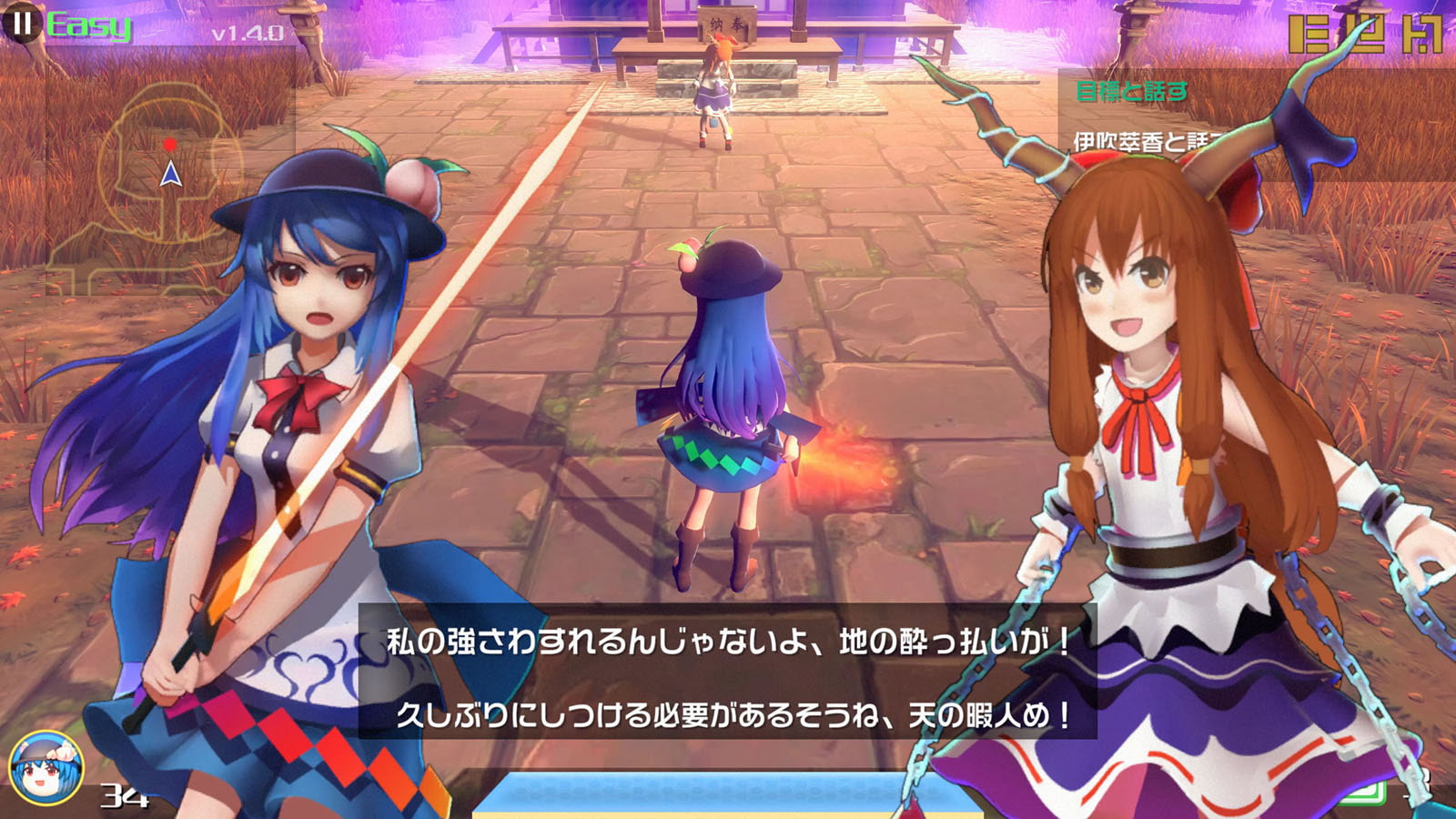This screenshot has width=1456, height=819.
Task: Pause the game with the pause button
Action: point(22,24)
